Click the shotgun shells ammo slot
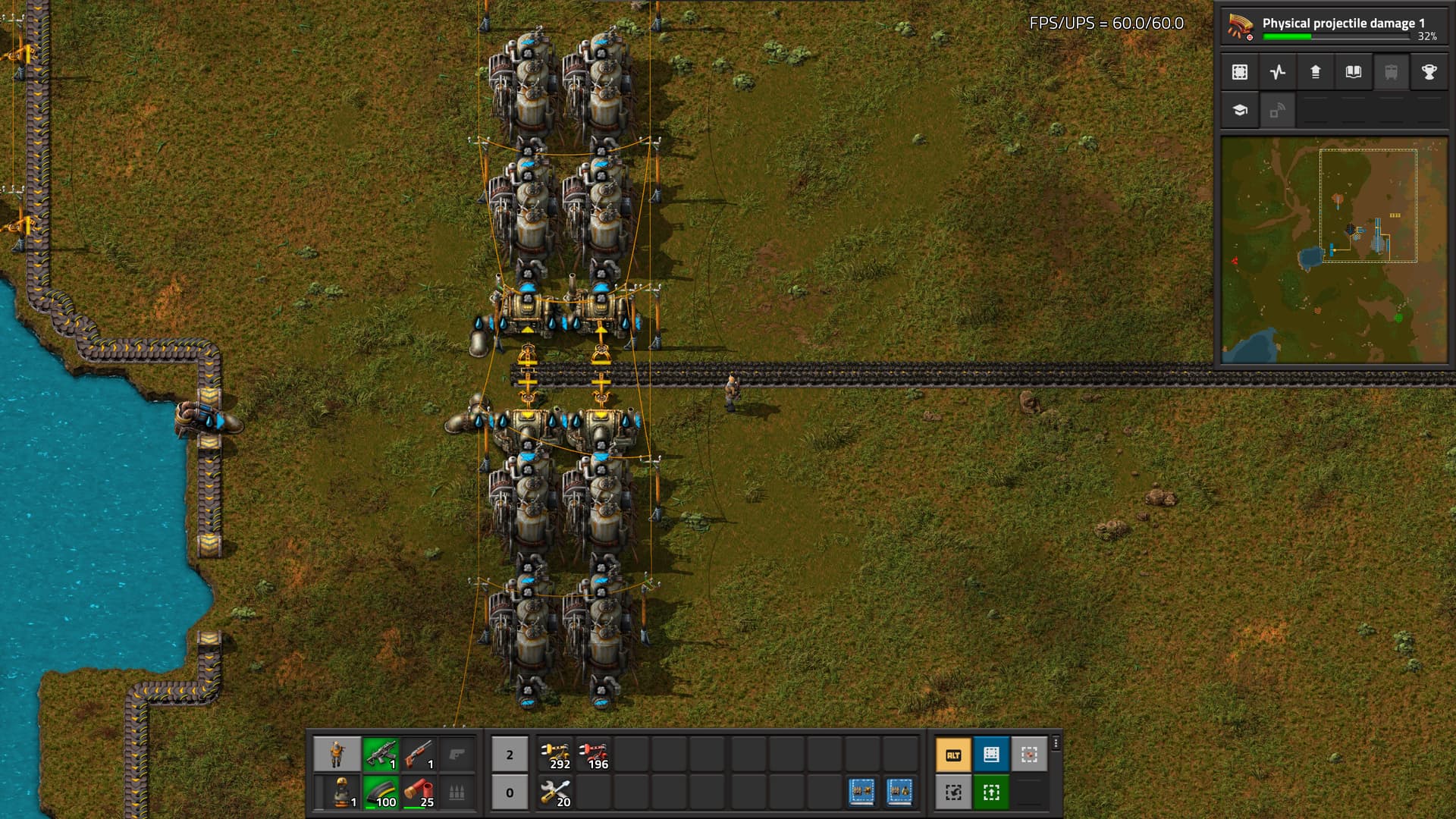 419,793
